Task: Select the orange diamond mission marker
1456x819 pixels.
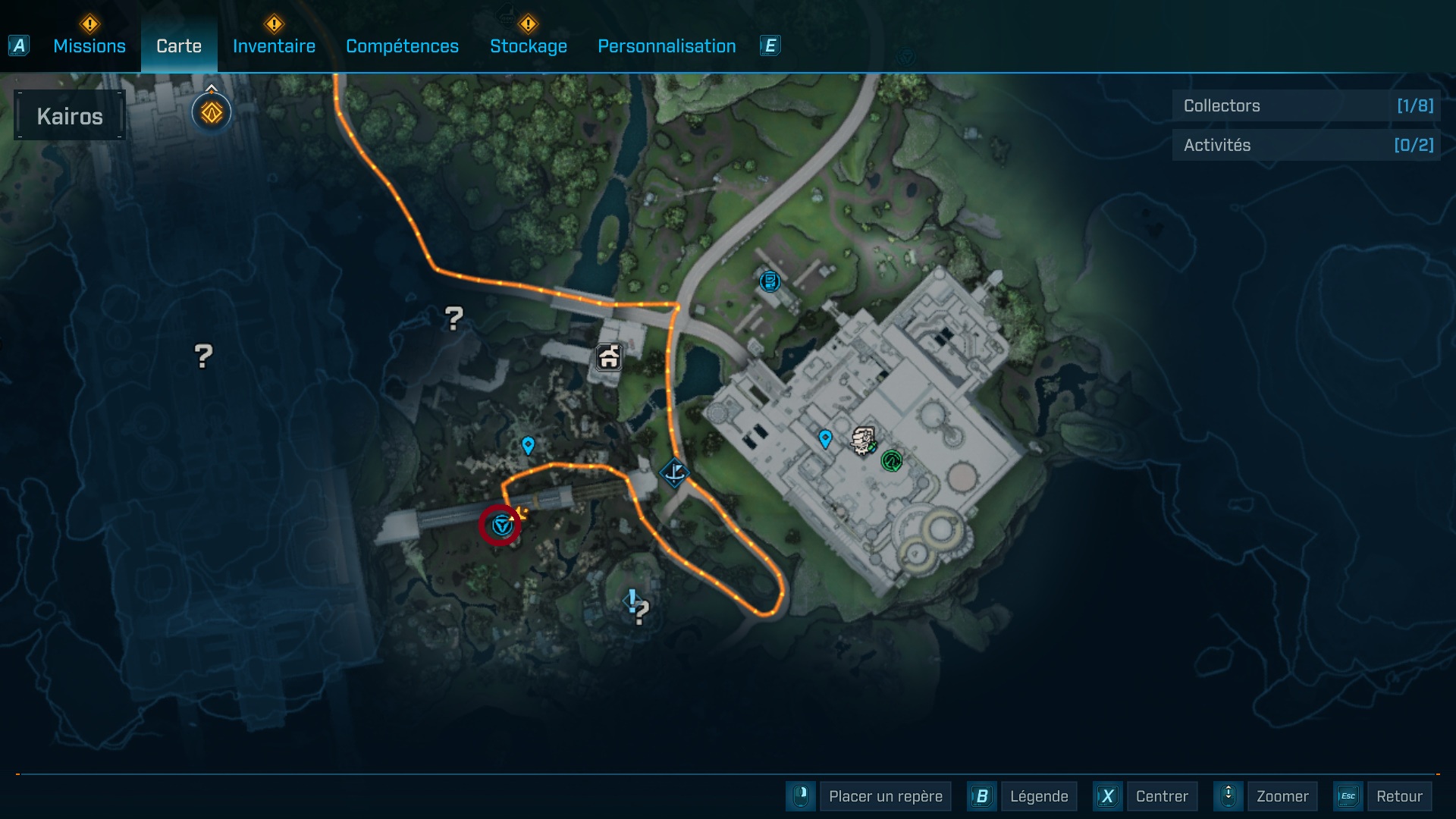Action: [212, 113]
